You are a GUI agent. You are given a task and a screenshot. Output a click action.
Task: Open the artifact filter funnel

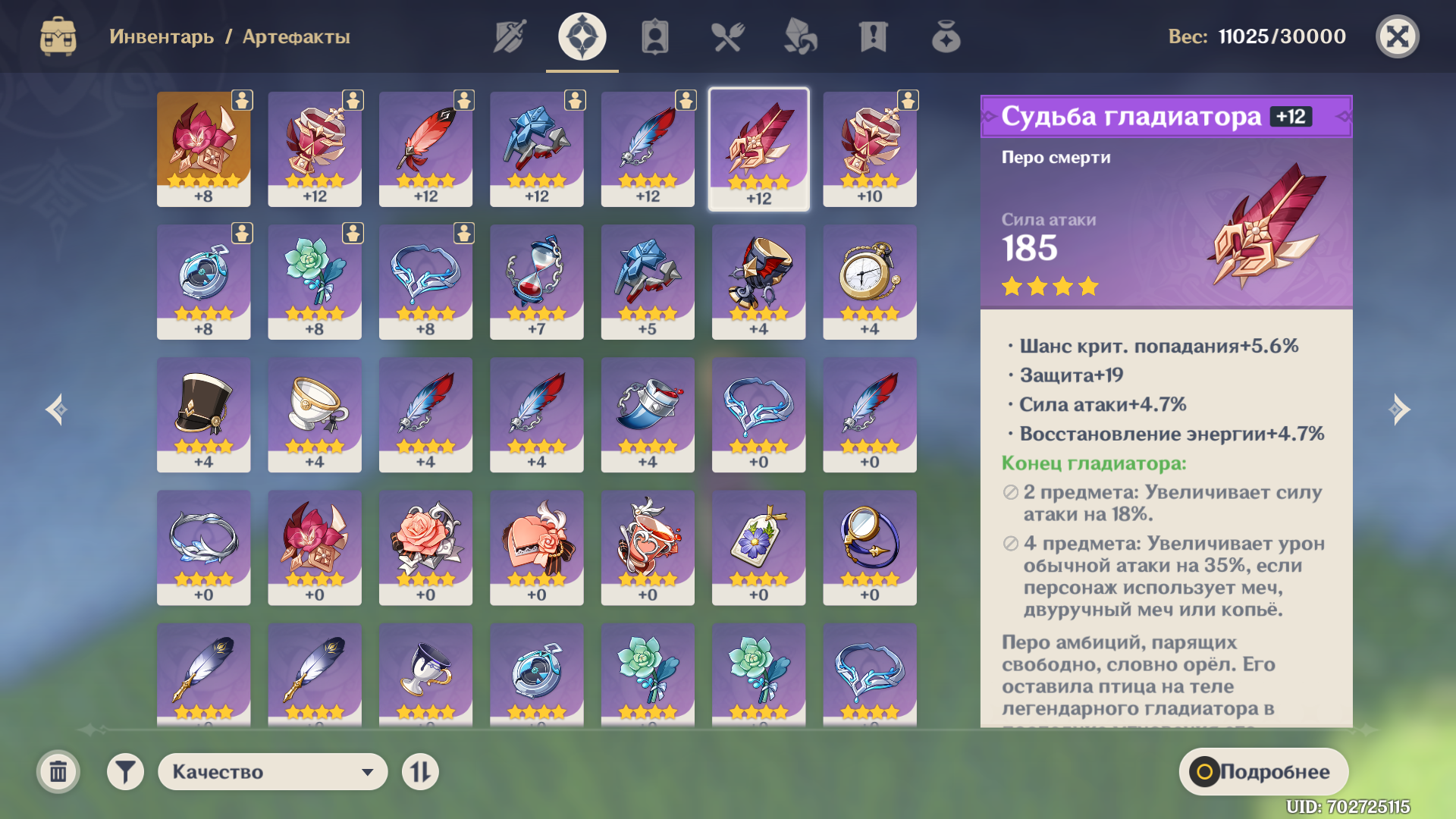point(125,772)
